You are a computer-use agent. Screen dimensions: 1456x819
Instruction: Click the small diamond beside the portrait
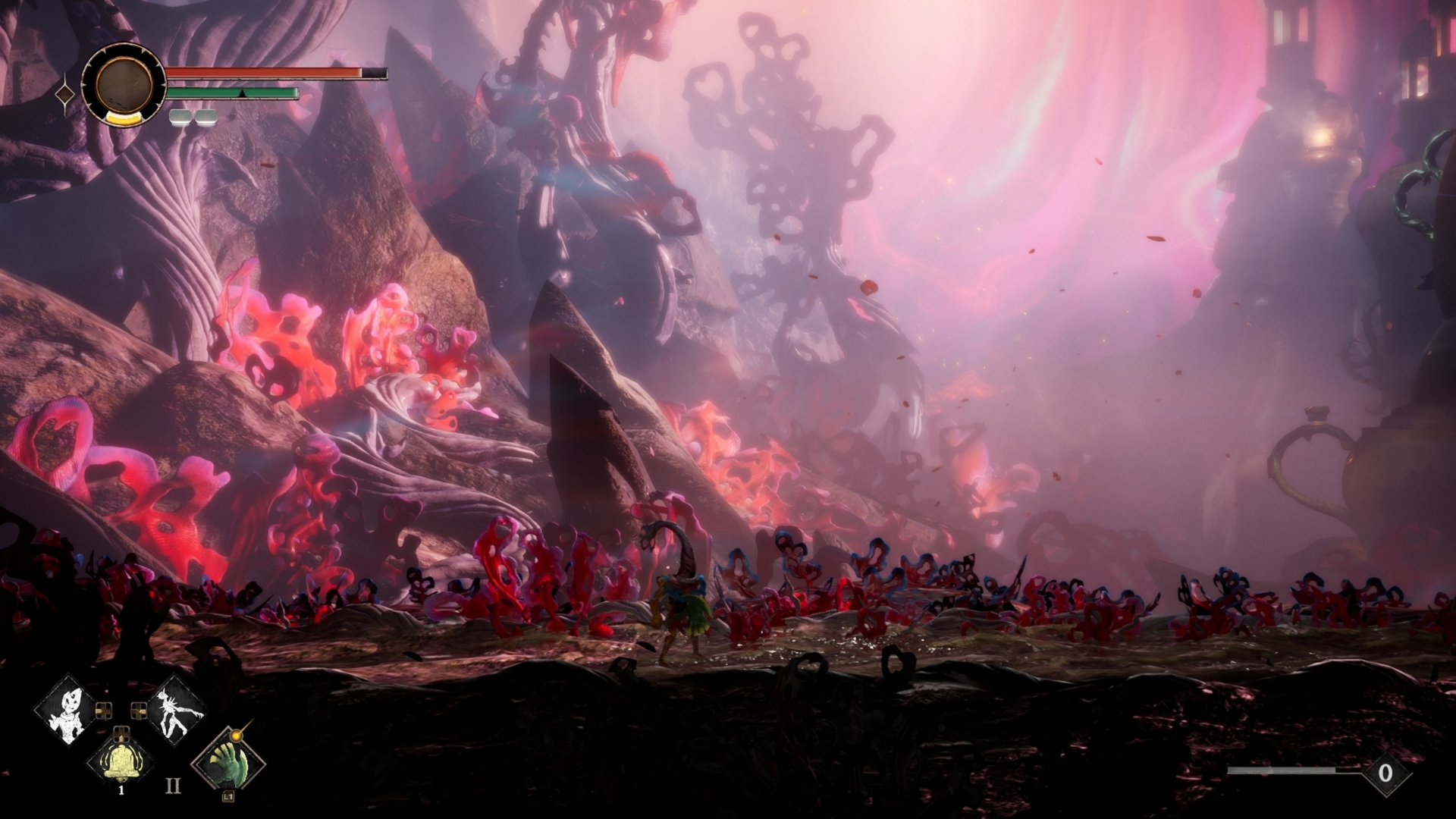click(x=66, y=94)
